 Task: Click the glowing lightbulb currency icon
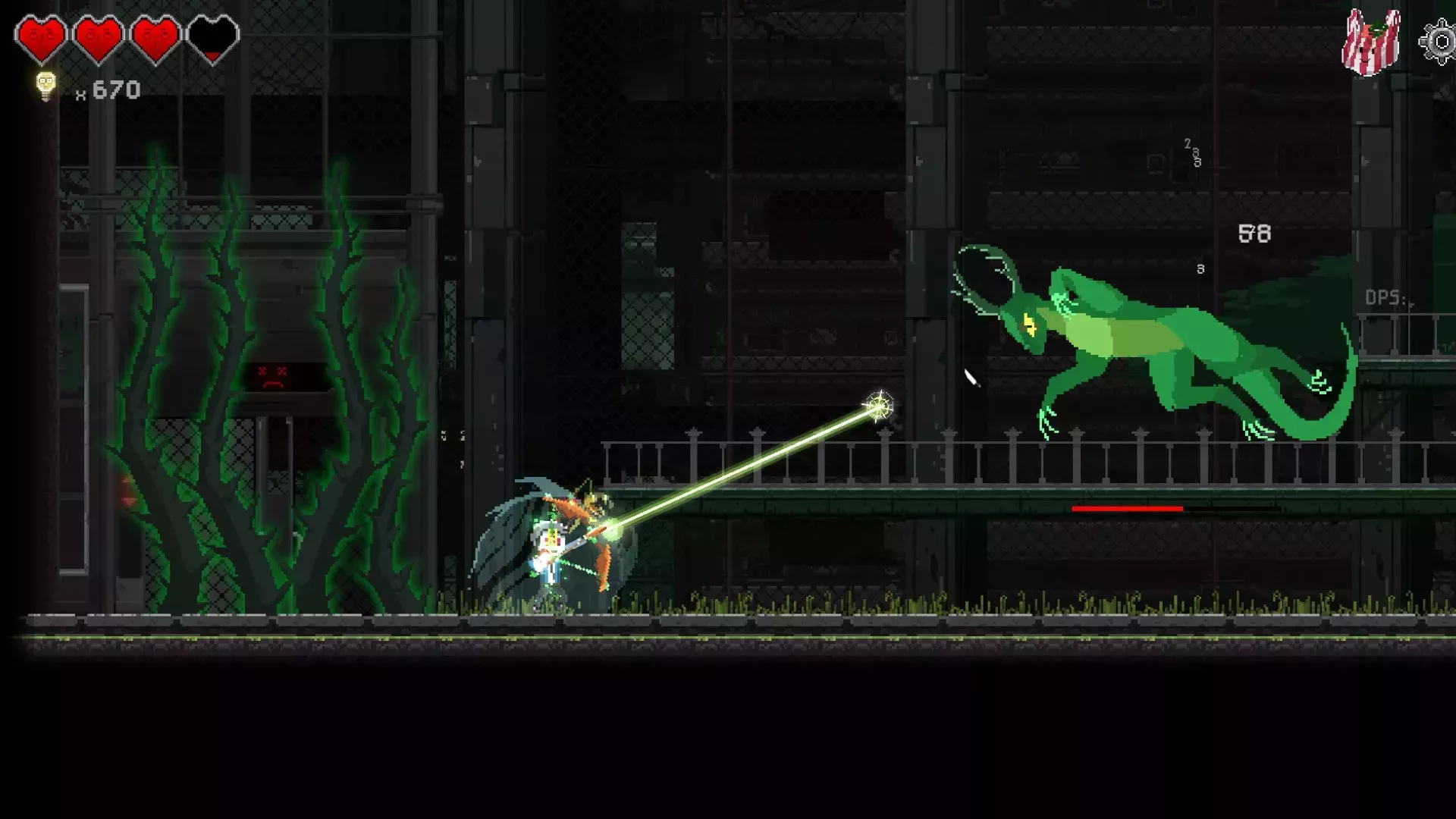pos(43,86)
